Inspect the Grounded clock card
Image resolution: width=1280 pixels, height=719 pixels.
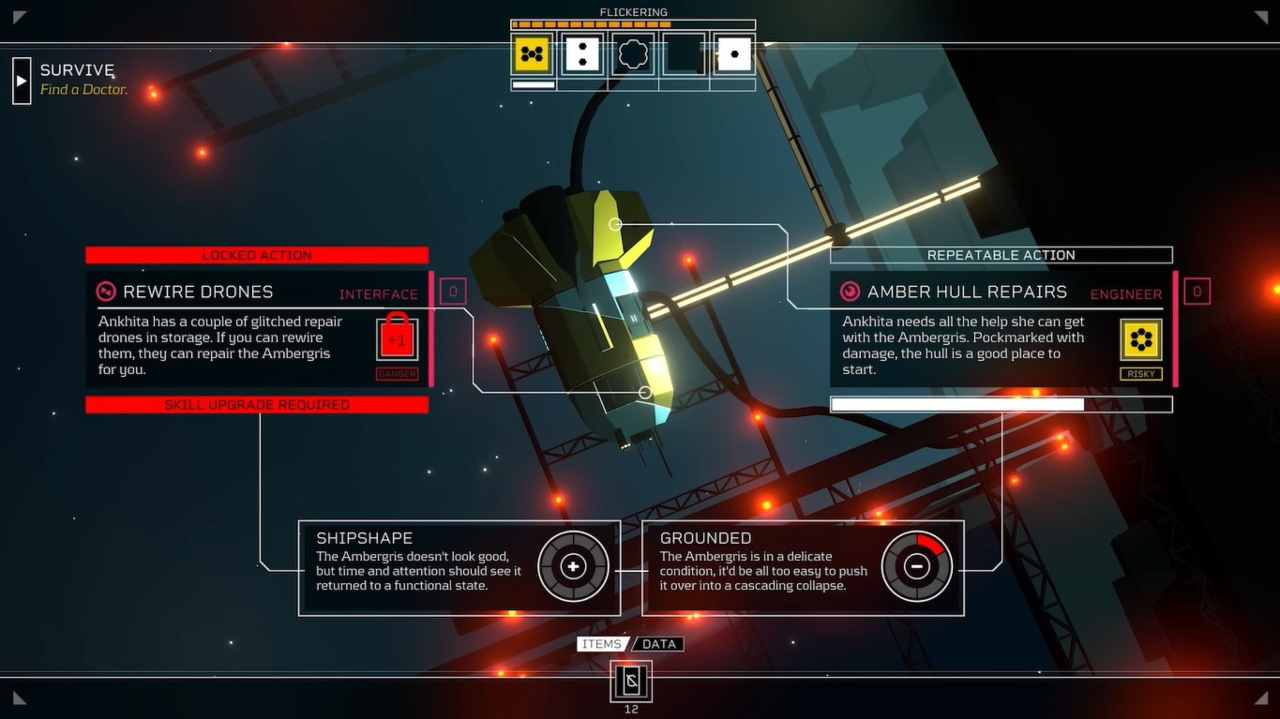(x=803, y=567)
